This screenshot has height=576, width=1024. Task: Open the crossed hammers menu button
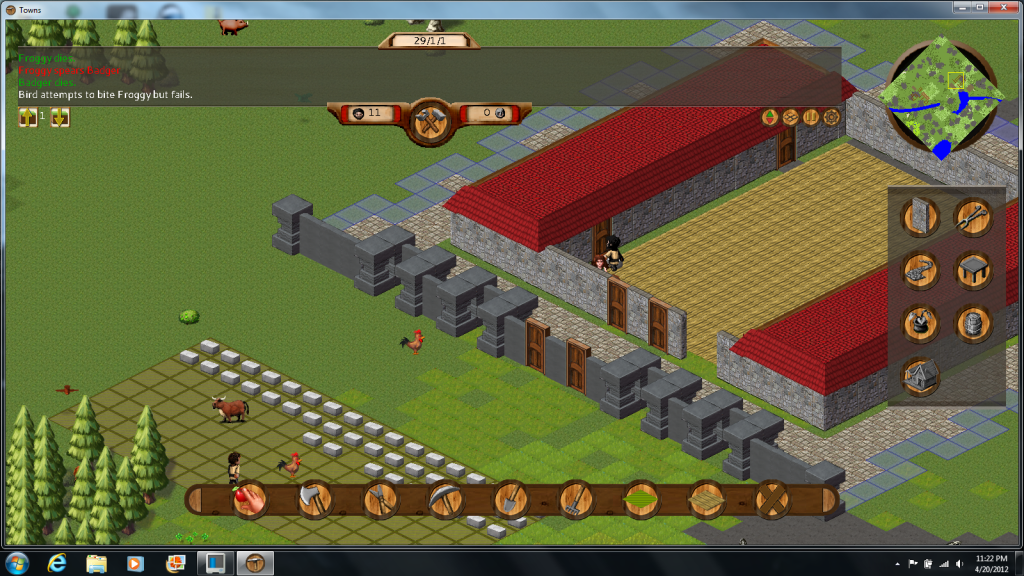coord(431,121)
